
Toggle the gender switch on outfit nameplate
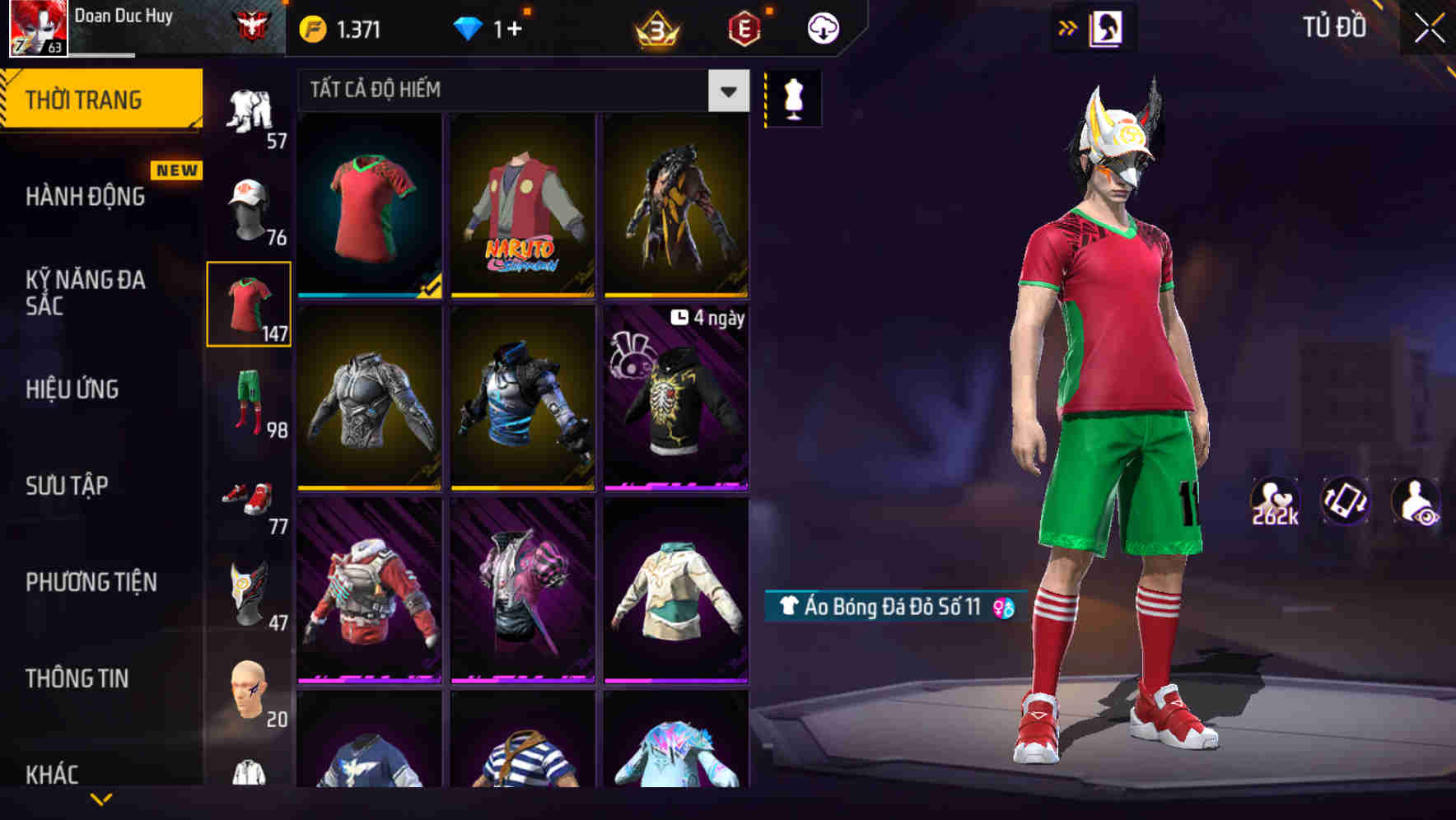(x=1002, y=607)
